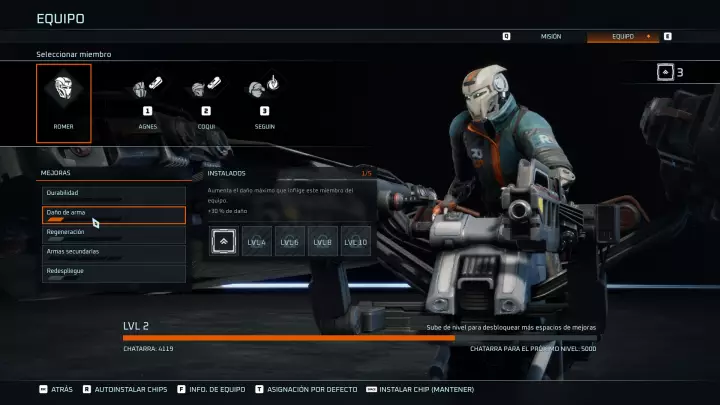Open the Armas secundarias upgrades
720x405 pixels.
[113, 253]
